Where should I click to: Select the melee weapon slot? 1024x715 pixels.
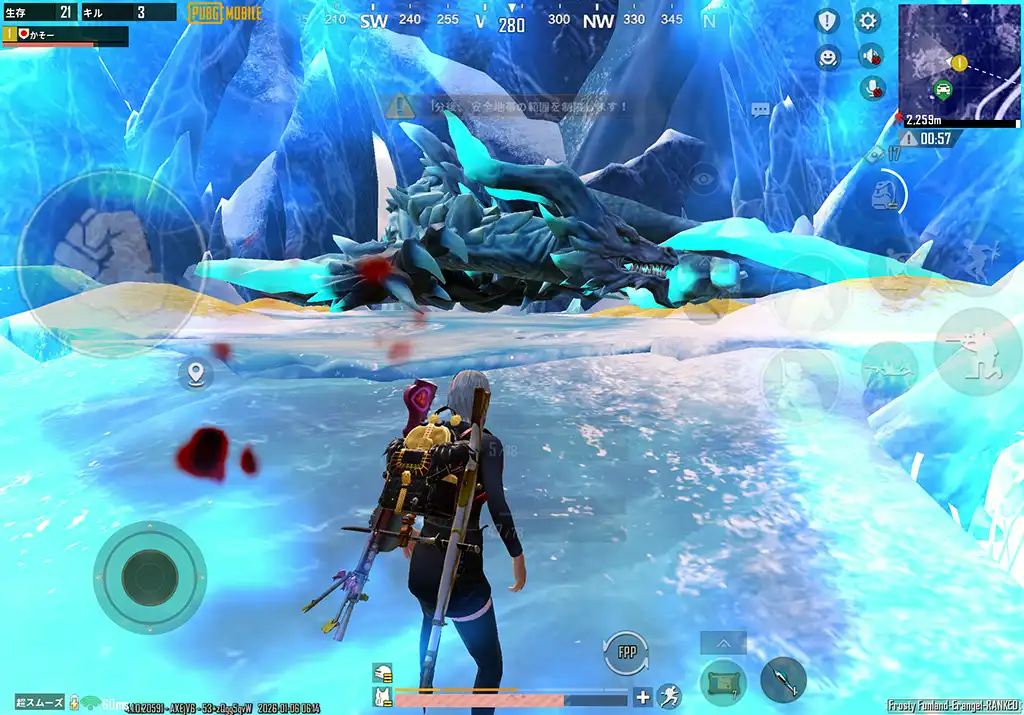(783, 681)
